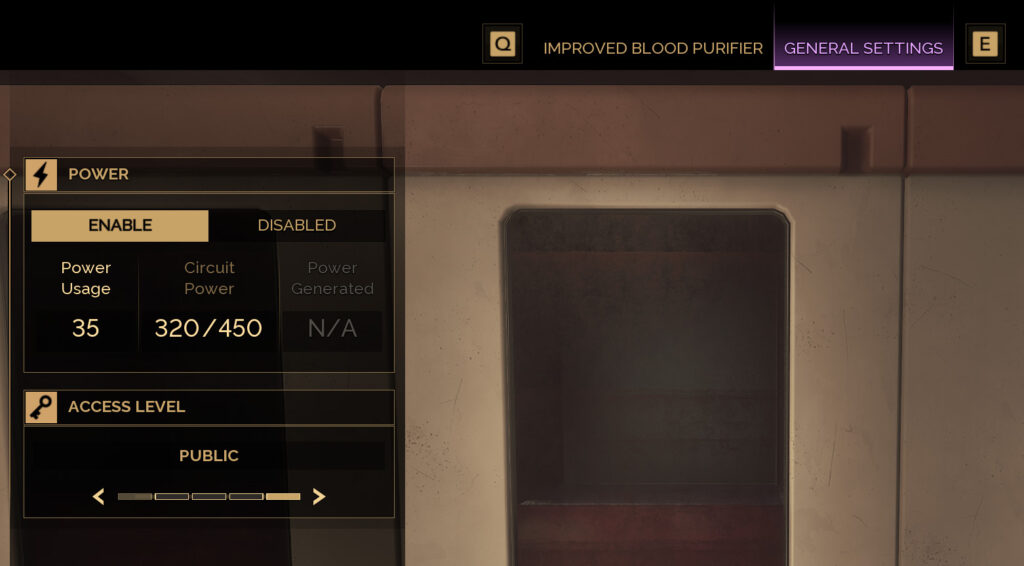Set power to Disabled
Image resolution: width=1024 pixels, height=566 pixels.
[x=297, y=225]
